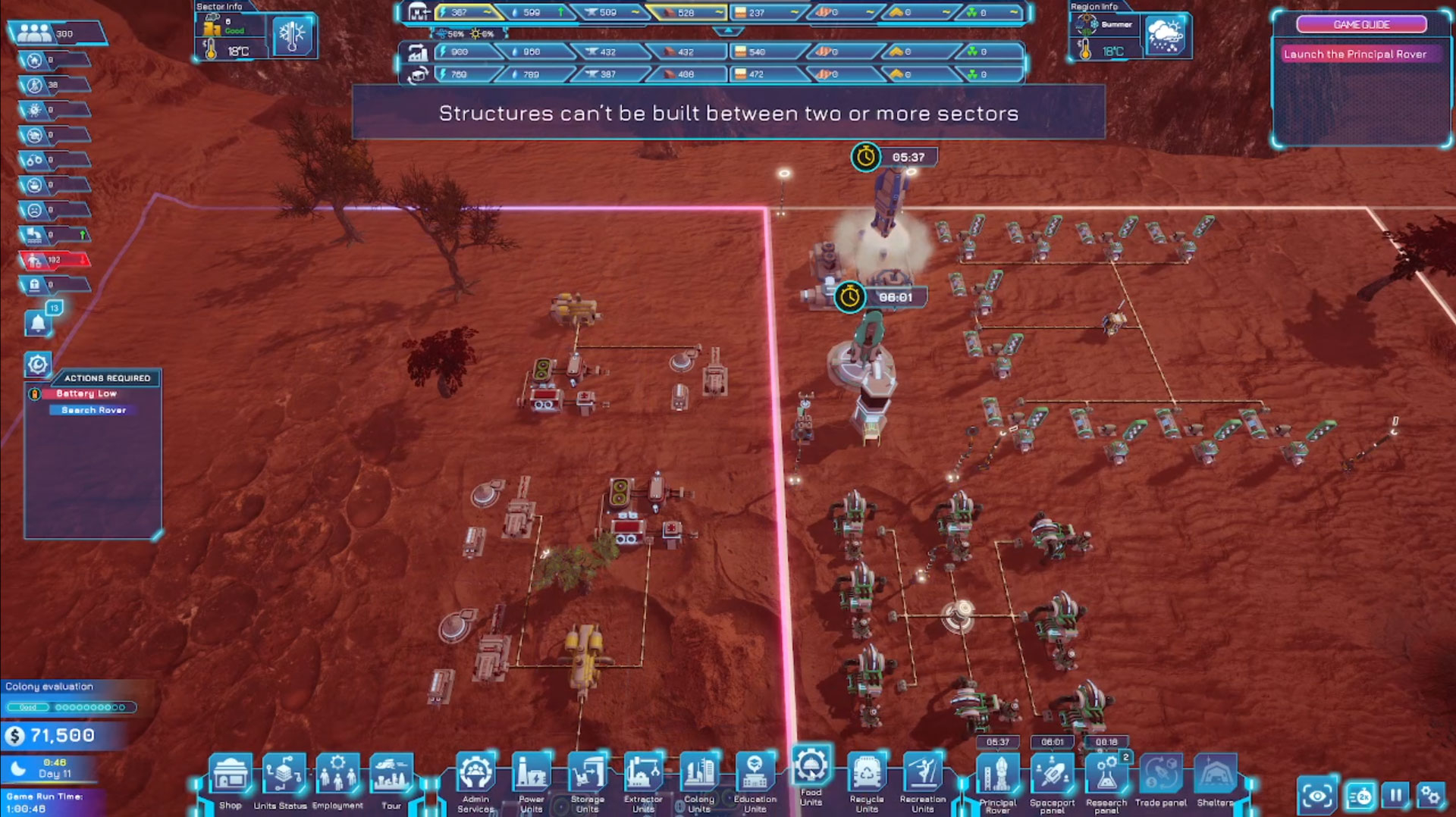Choose Recreation Units category
The image size is (1456, 817).
[923, 776]
